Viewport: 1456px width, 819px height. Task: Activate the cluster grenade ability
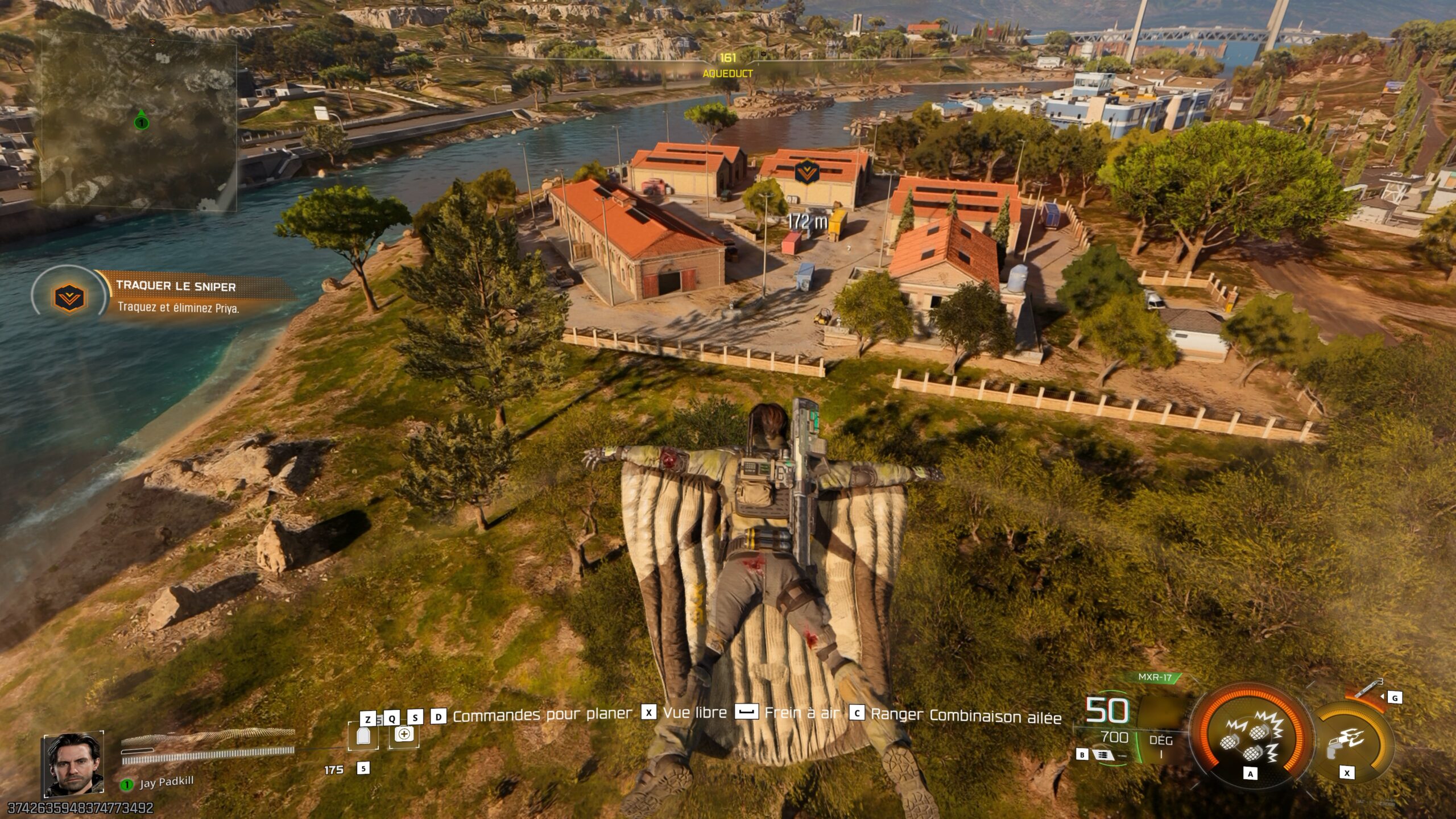point(1250,738)
